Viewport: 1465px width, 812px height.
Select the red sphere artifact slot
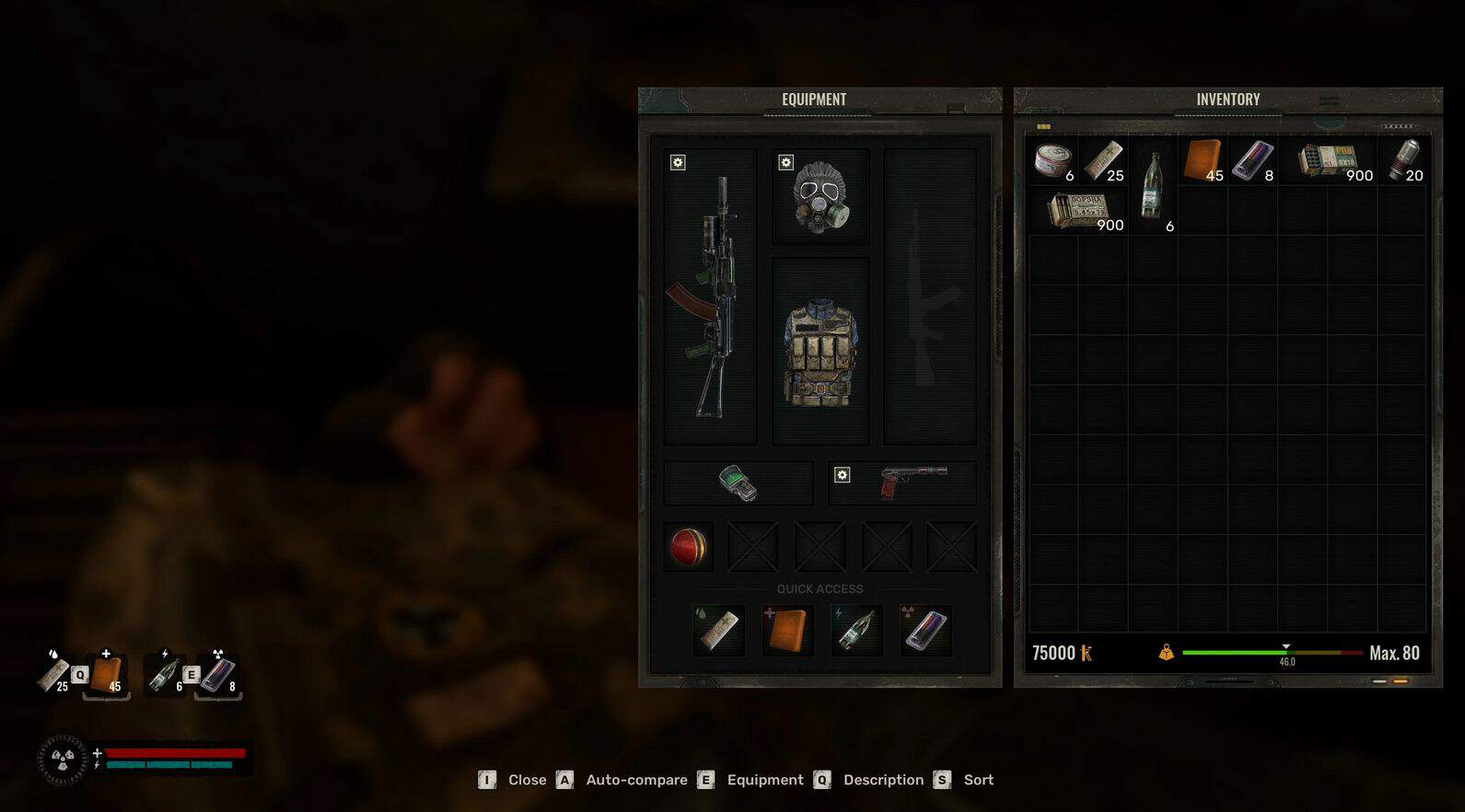point(689,547)
